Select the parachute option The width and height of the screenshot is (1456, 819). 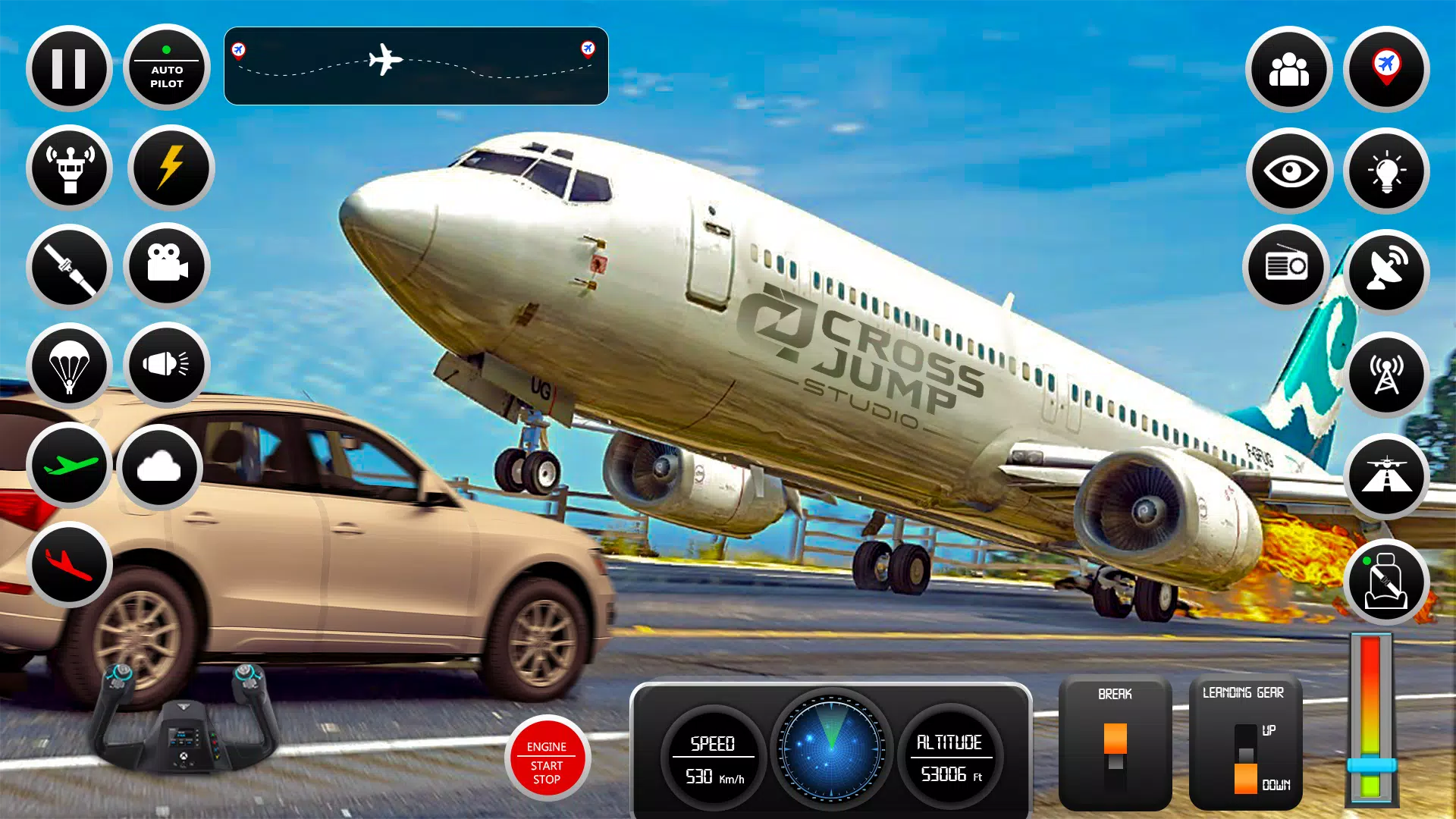pos(69,366)
